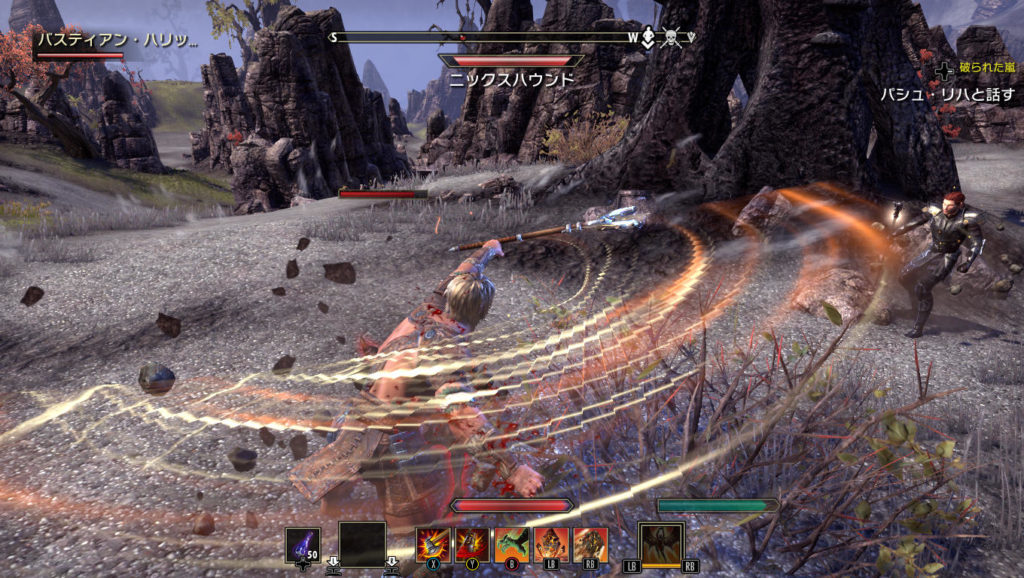Image resolution: width=1024 pixels, height=578 pixels.
Task: Activate the flaming axe strike ability
Action: coord(433,544)
